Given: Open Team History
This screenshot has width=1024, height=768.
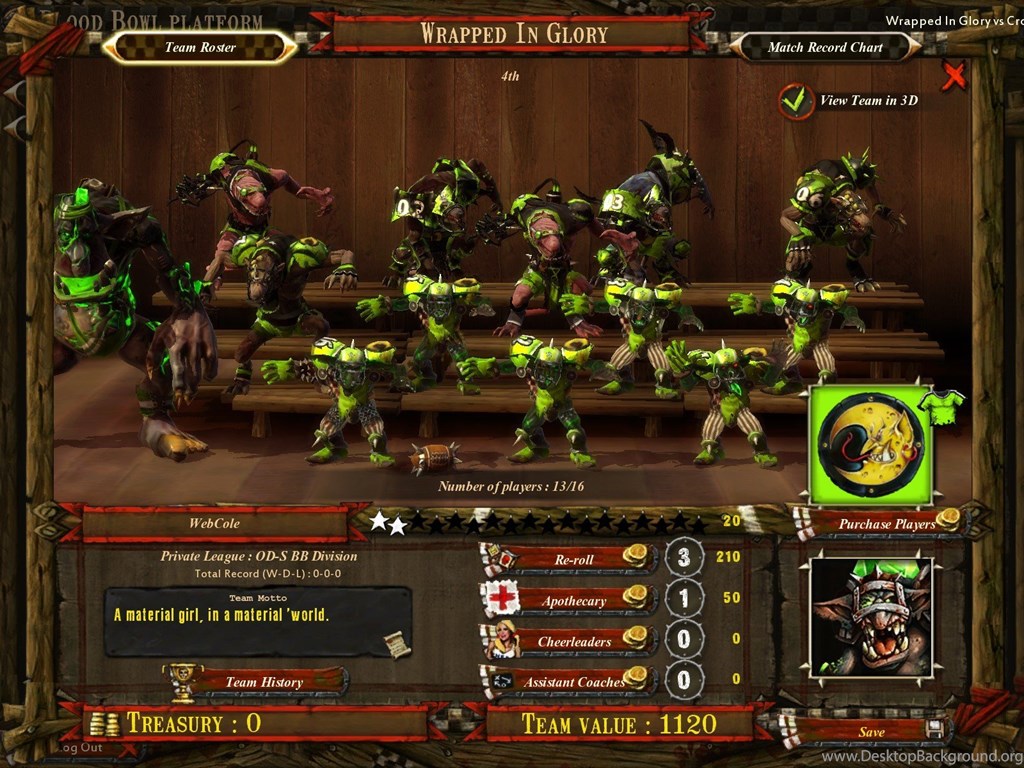Looking at the screenshot, I should [262, 682].
